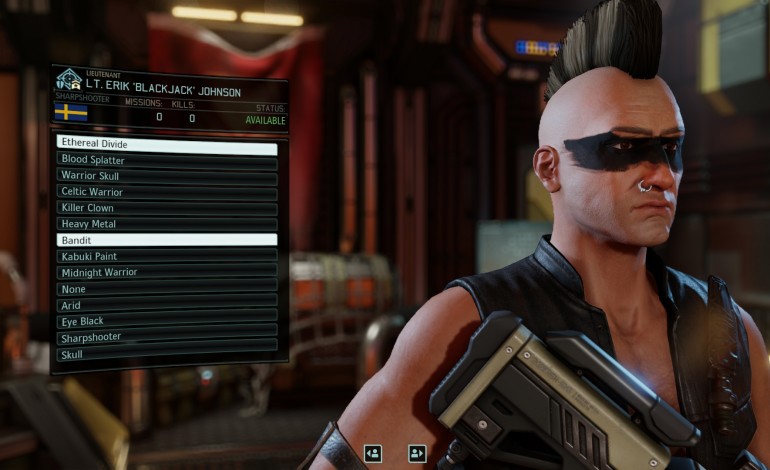Select the Ethereal Divide face paint
The image size is (770, 470).
[x=167, y=144]
